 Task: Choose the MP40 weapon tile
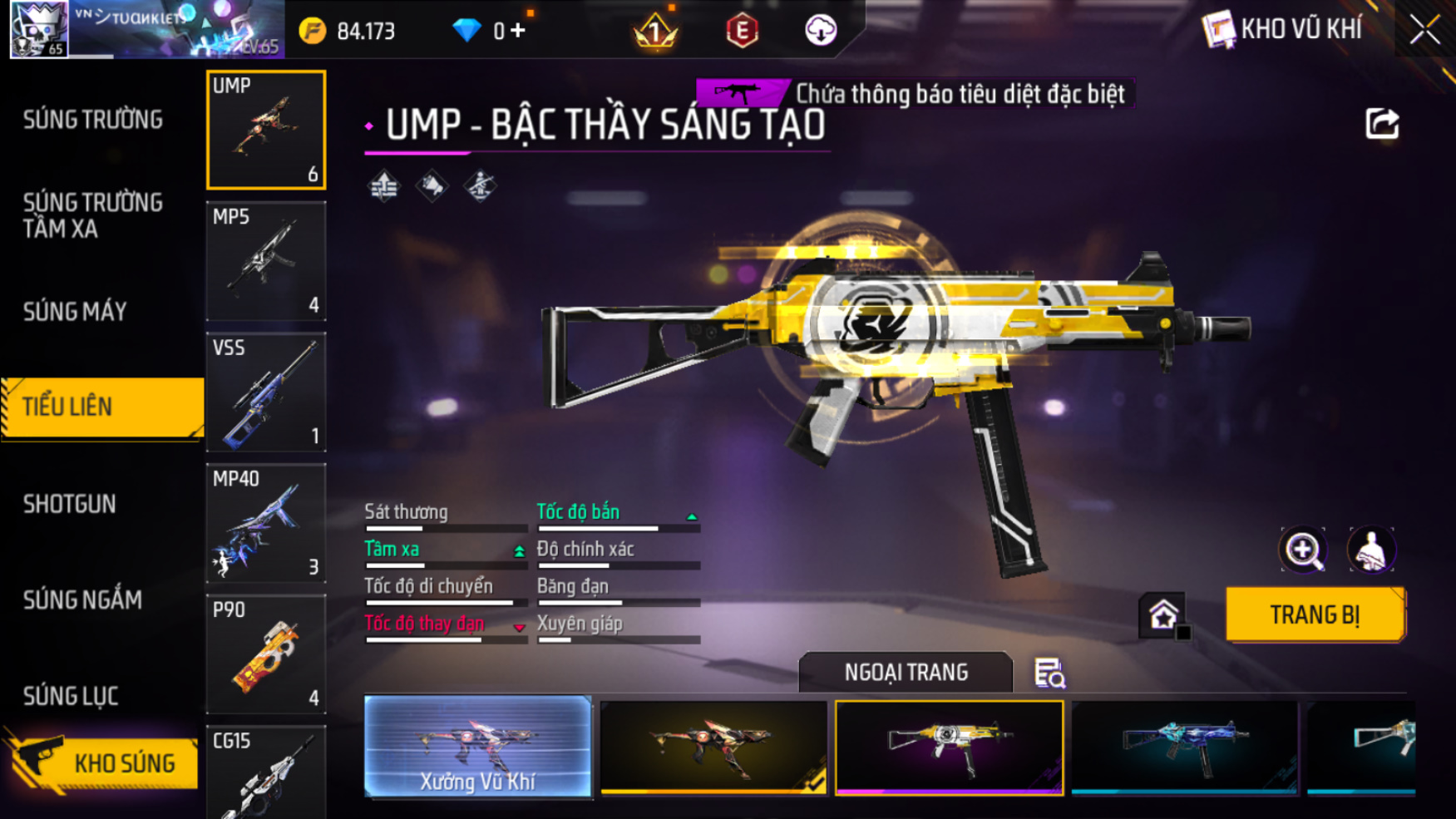[266, 523]
